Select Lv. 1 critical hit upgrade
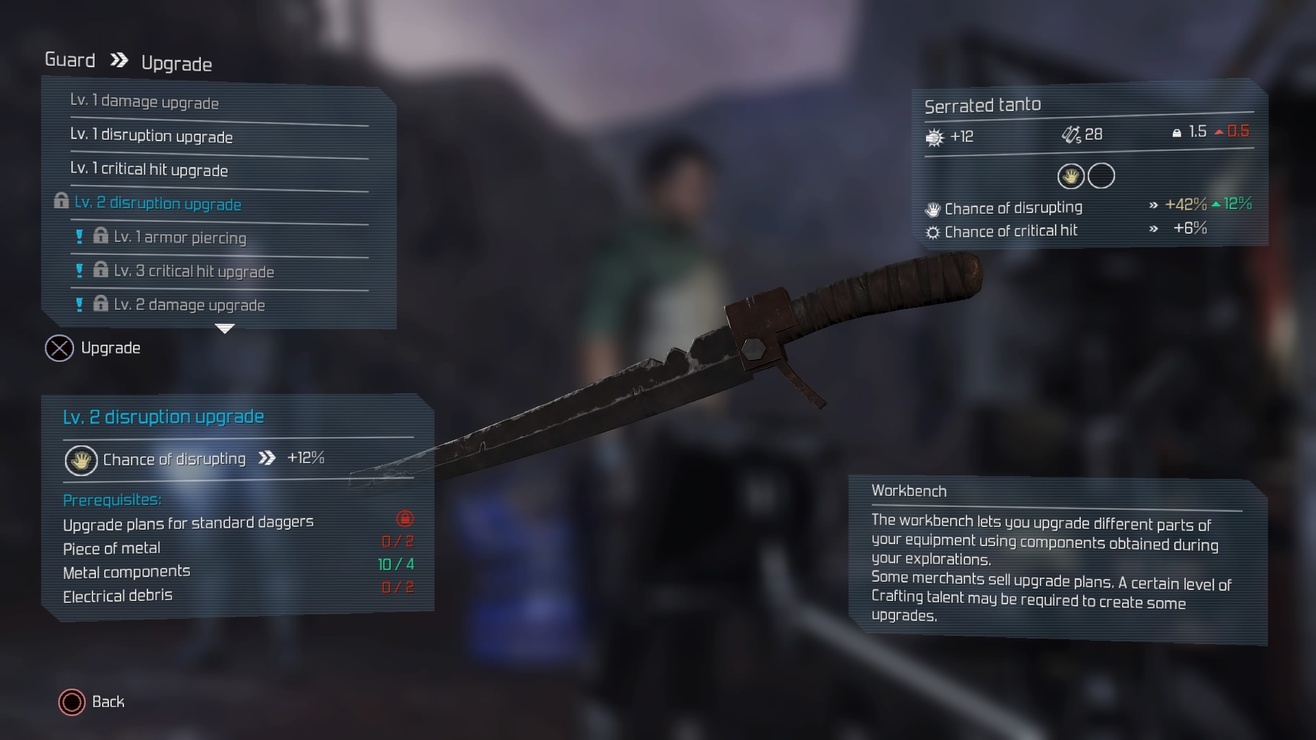 pyautogui.click(x=149, y=170)
